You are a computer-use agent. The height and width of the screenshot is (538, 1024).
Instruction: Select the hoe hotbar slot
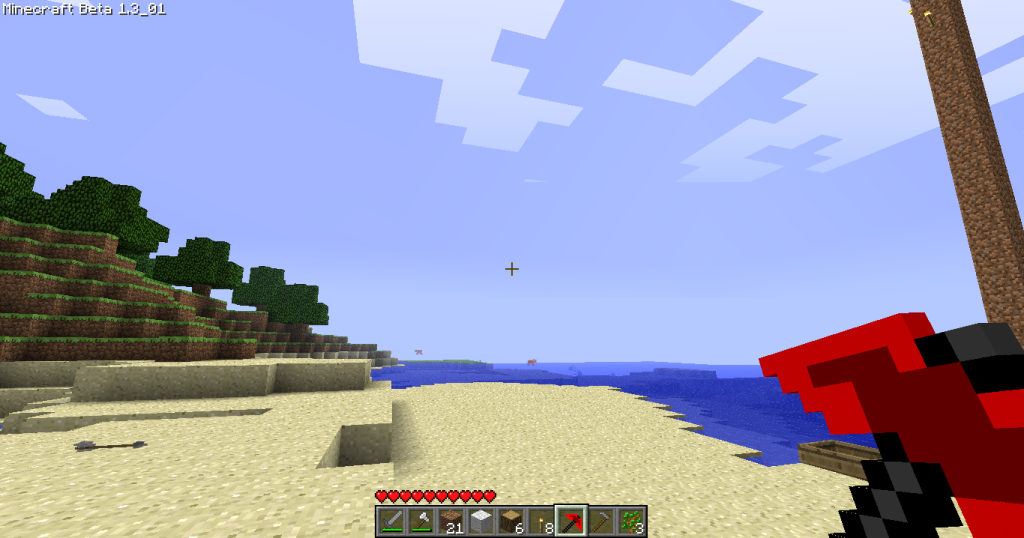(601, 521)
